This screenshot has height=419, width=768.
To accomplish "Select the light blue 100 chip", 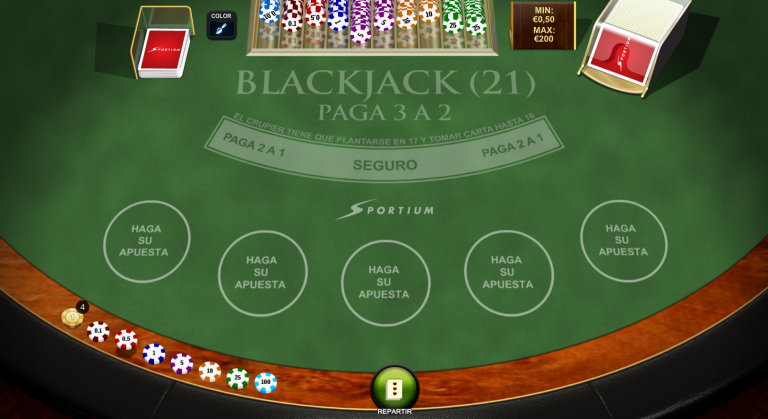I will coord(266,382).
